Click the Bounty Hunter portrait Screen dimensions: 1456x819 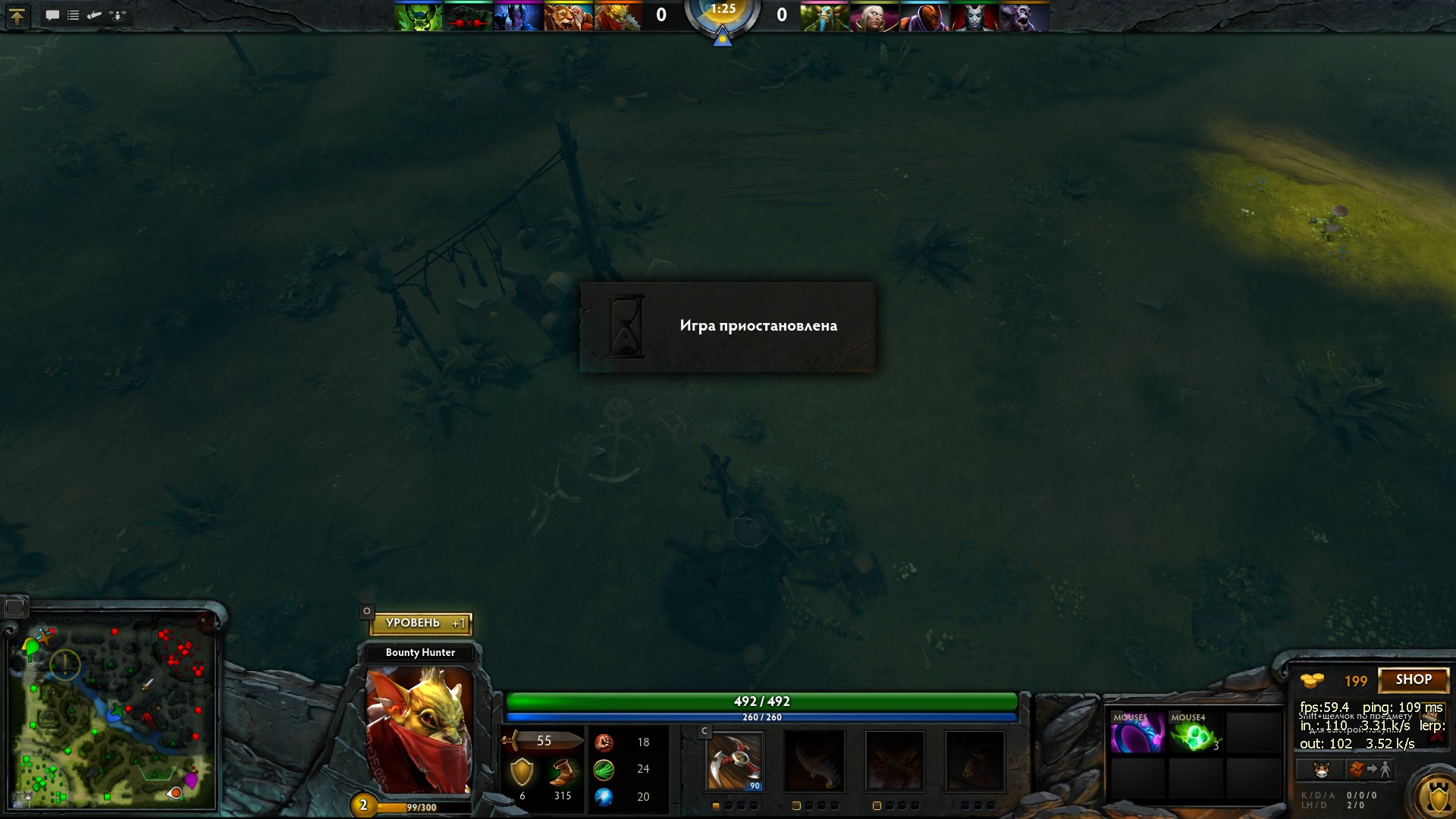pyautogui.click(x=419, y=730)
